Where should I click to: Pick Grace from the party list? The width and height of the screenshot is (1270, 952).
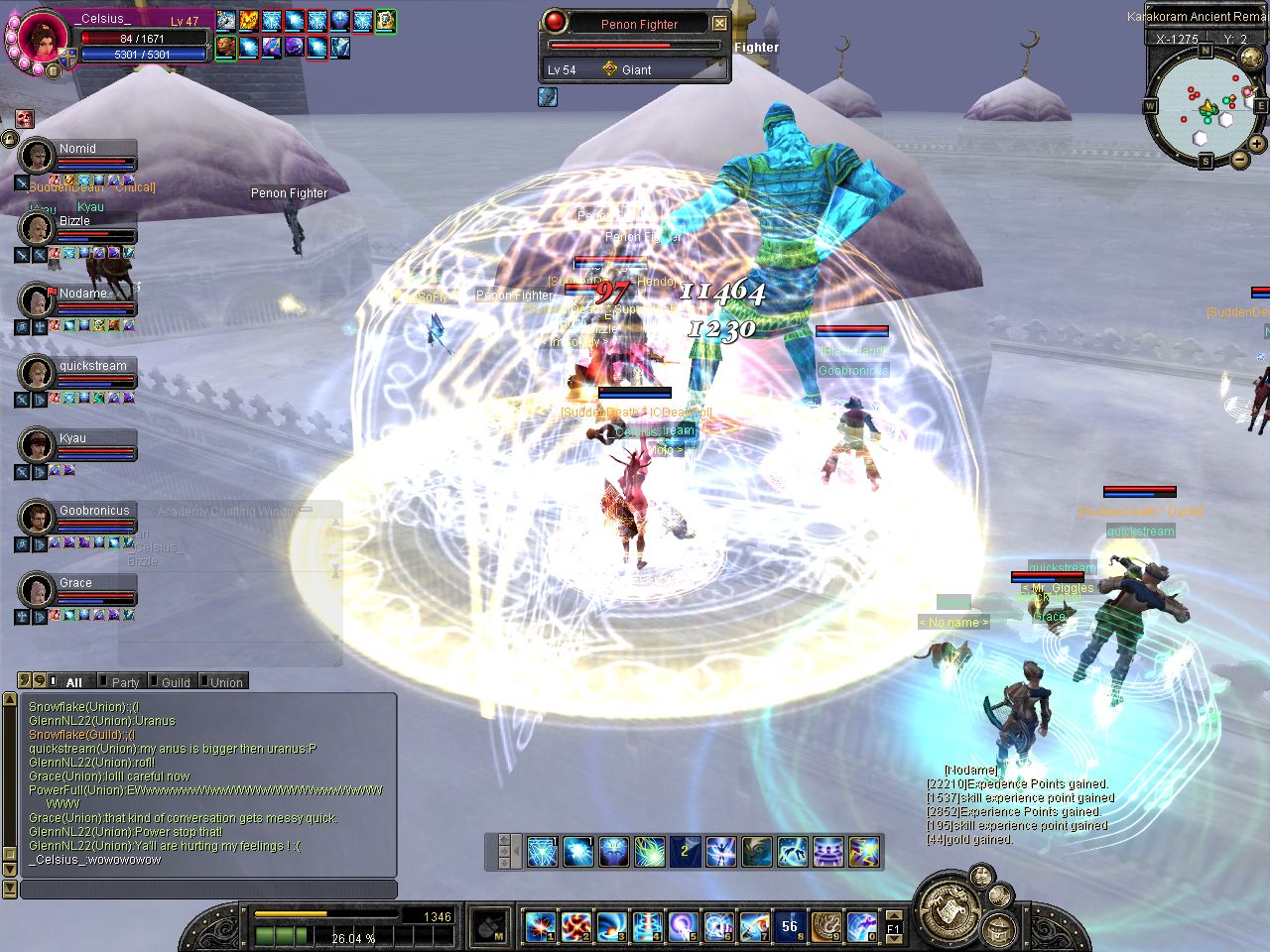[37, 590]
